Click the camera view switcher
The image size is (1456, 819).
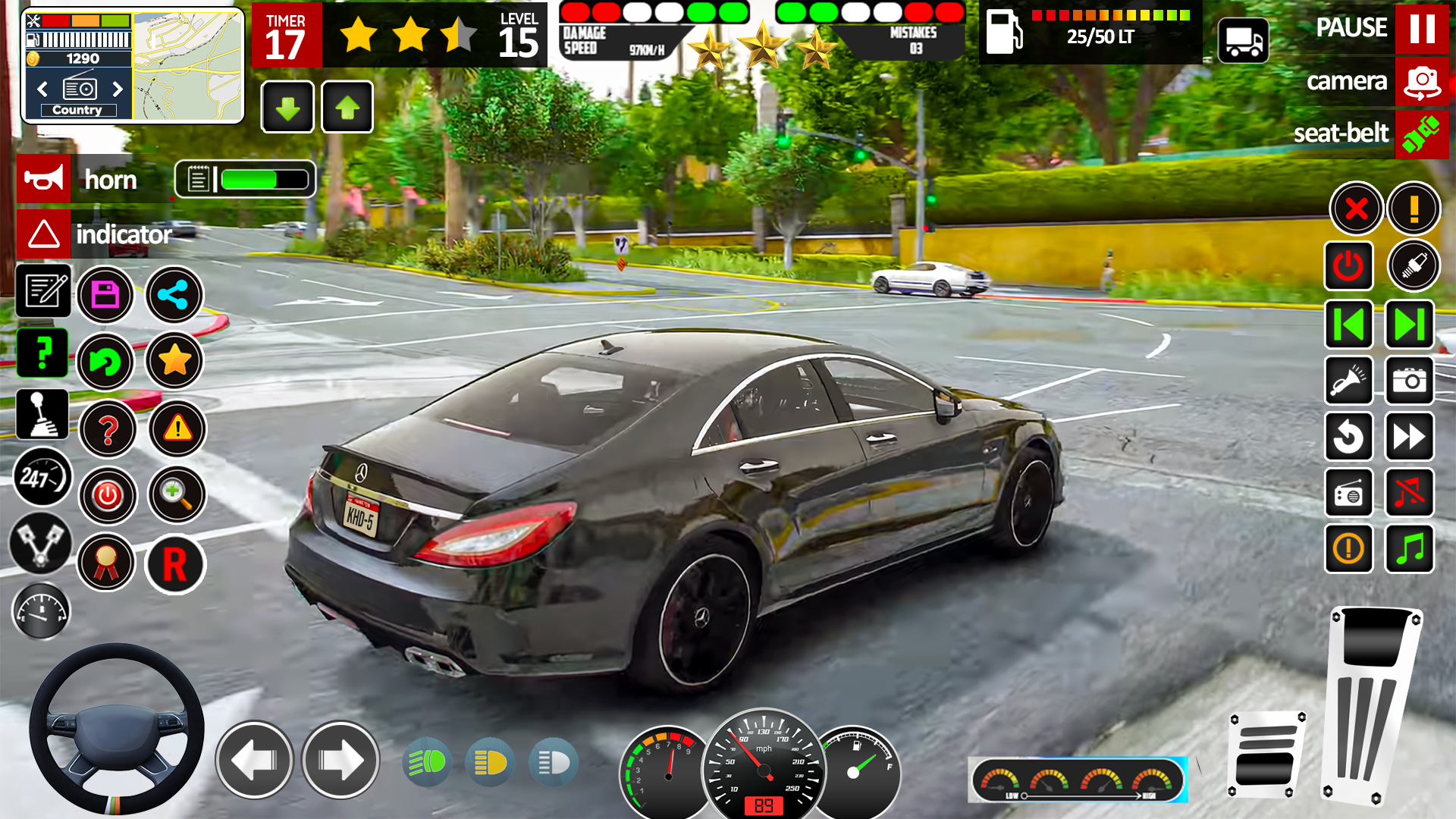pos(1420,82)
